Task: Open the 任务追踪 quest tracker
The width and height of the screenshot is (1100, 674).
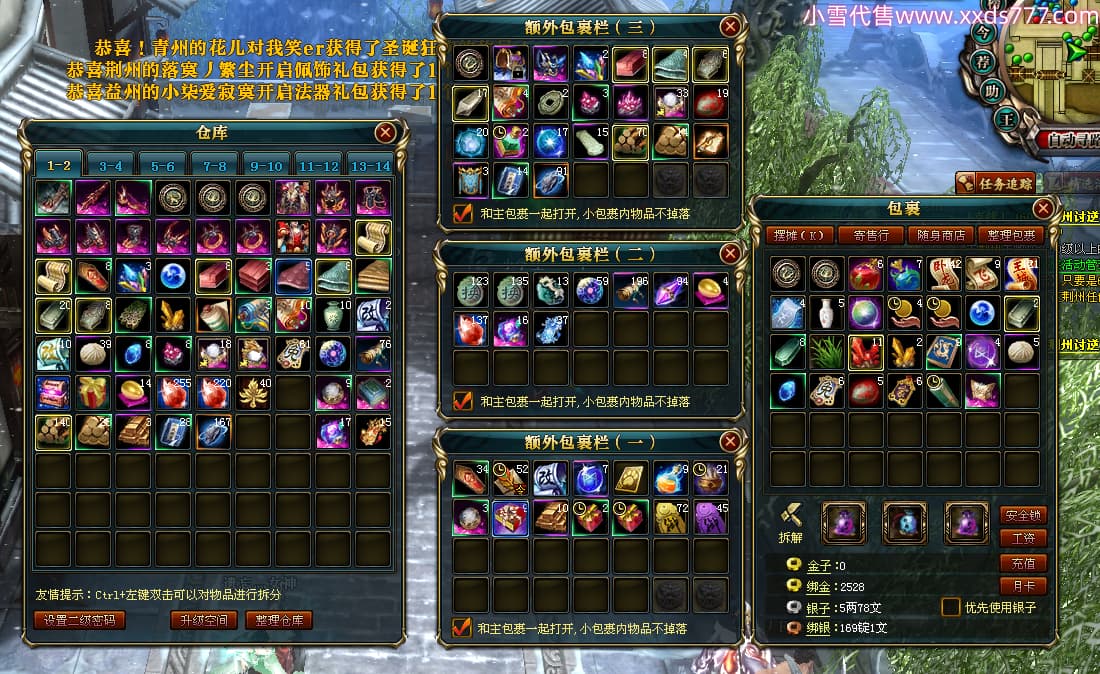Action: pyautogui.click(x=994, y=183)
